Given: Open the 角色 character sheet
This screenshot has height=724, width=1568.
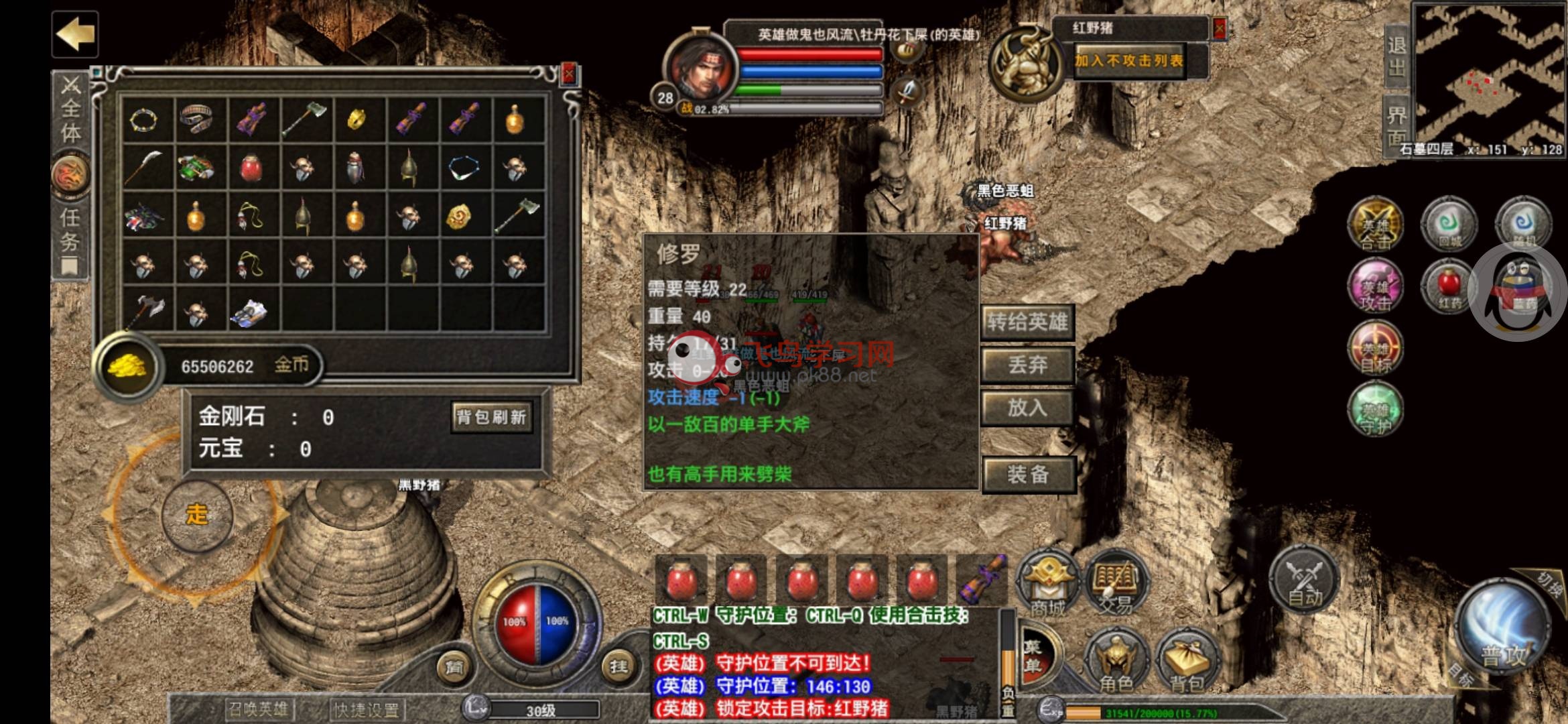Looking at the screenshot, I should pos(1116,660).
